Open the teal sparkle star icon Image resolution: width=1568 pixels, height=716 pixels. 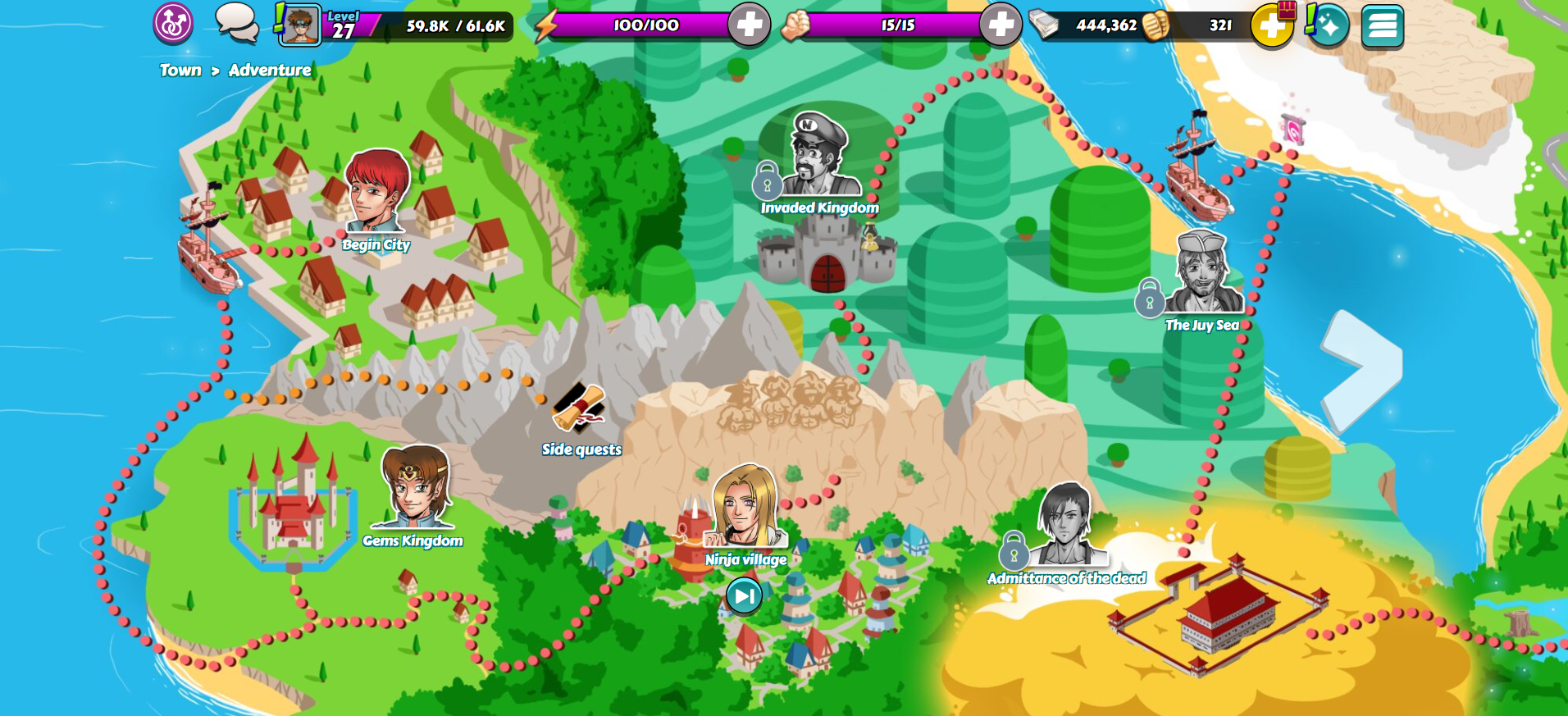[1329, 26]
